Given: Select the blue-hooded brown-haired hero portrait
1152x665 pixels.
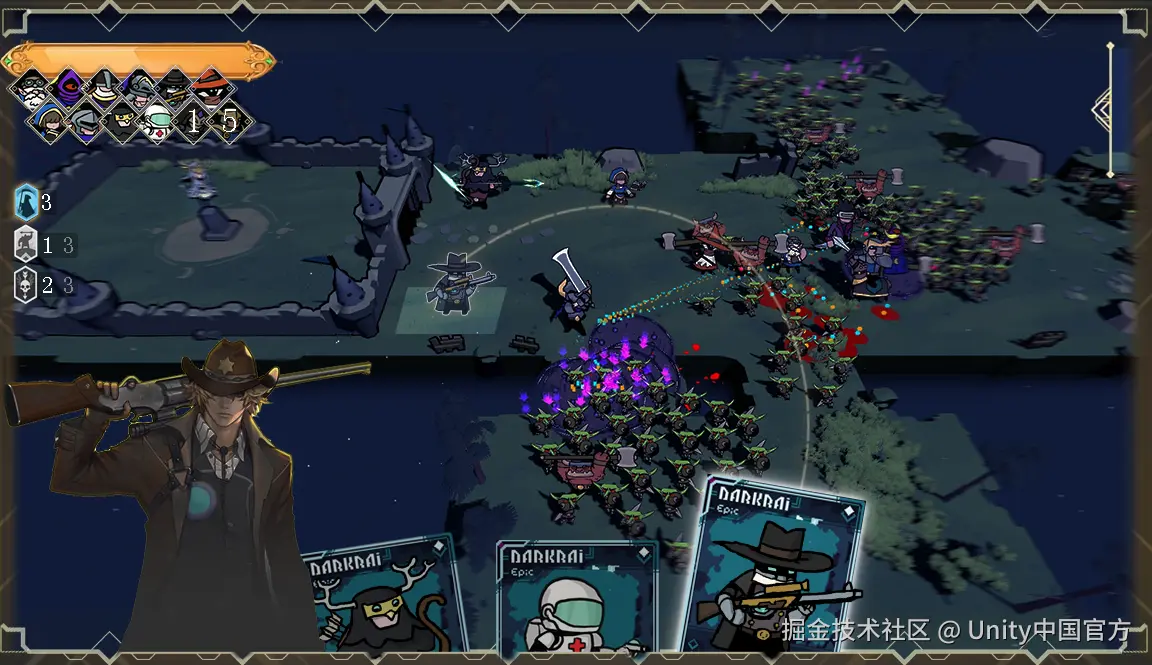Looking at the screenshot, I should coord(48,123).
